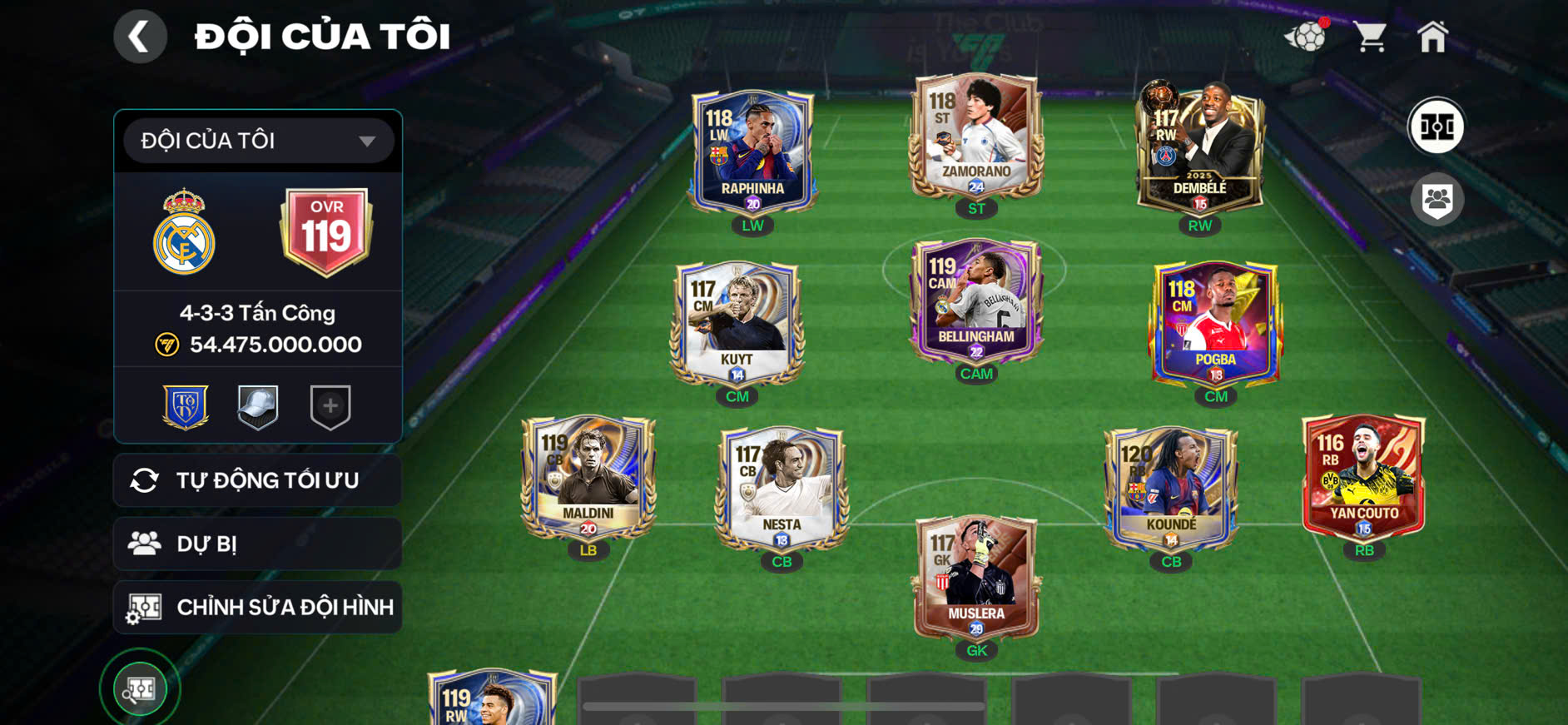Tap the back arrow next to ĐỘI CỦA TÔI

pos(140,36)
